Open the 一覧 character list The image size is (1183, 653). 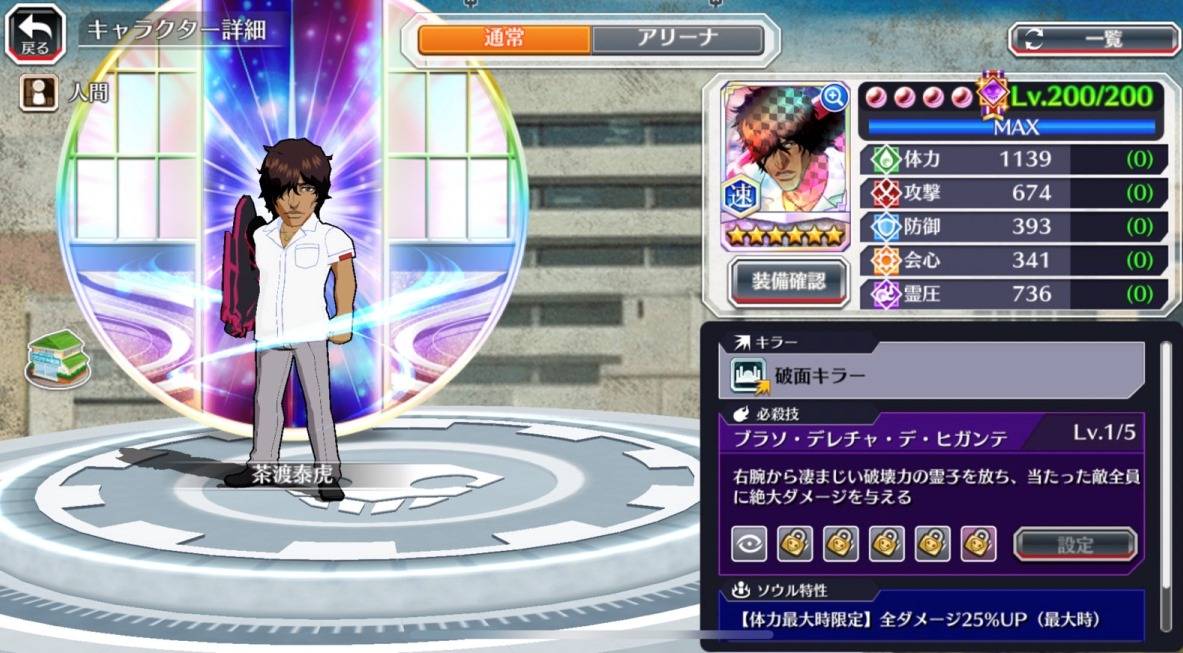[1093, 40]
